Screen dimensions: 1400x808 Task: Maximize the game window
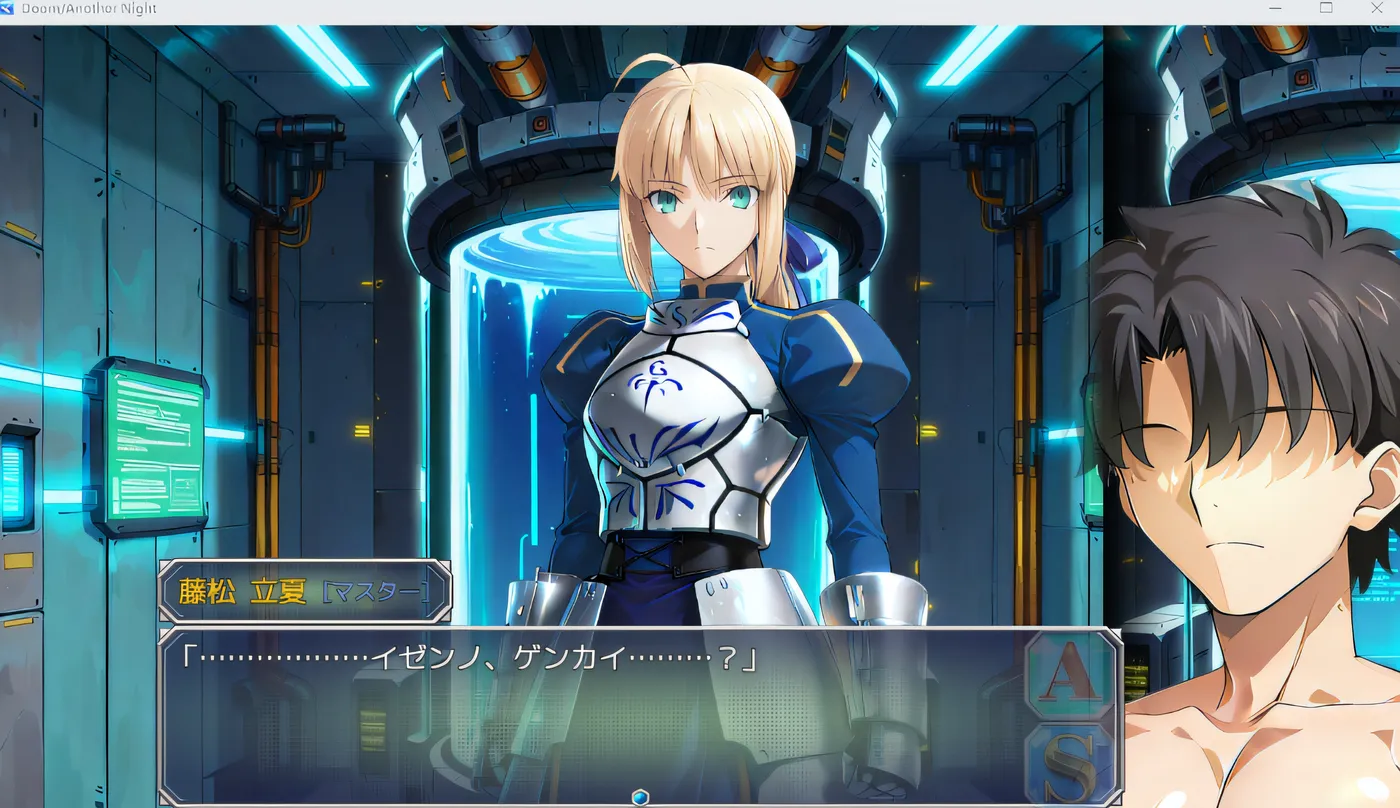click(1327, 8)
